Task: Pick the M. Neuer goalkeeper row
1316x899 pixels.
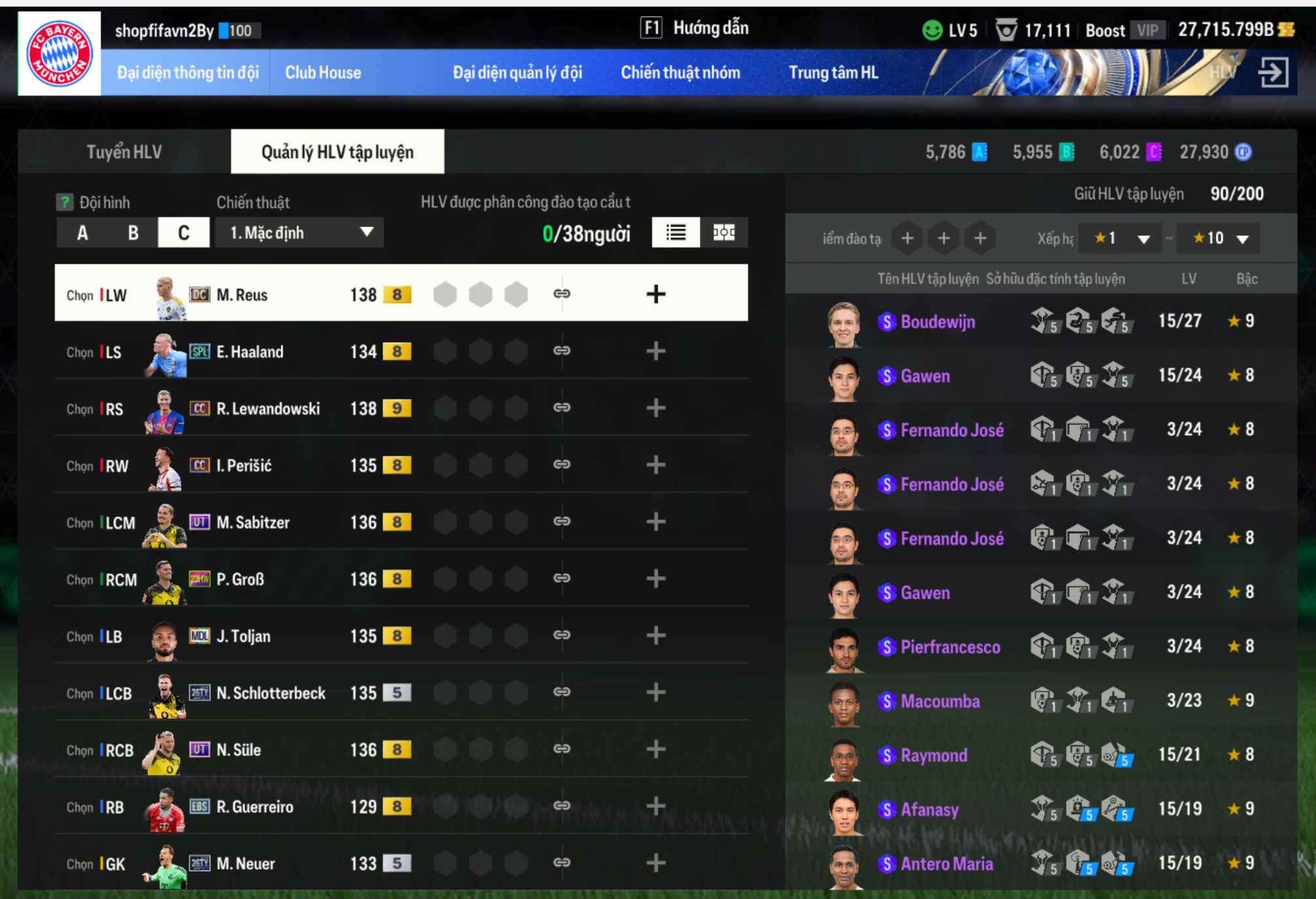Action: point(245,864)
